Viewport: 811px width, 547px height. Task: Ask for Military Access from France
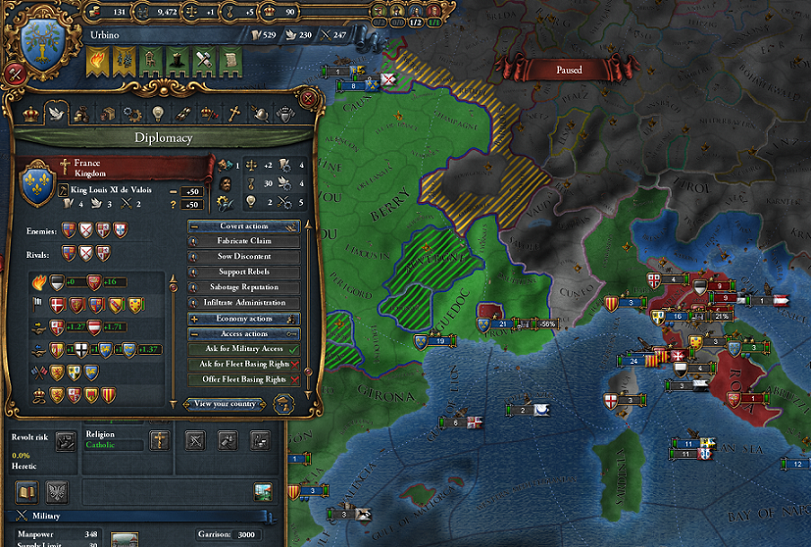click(245, 349)
